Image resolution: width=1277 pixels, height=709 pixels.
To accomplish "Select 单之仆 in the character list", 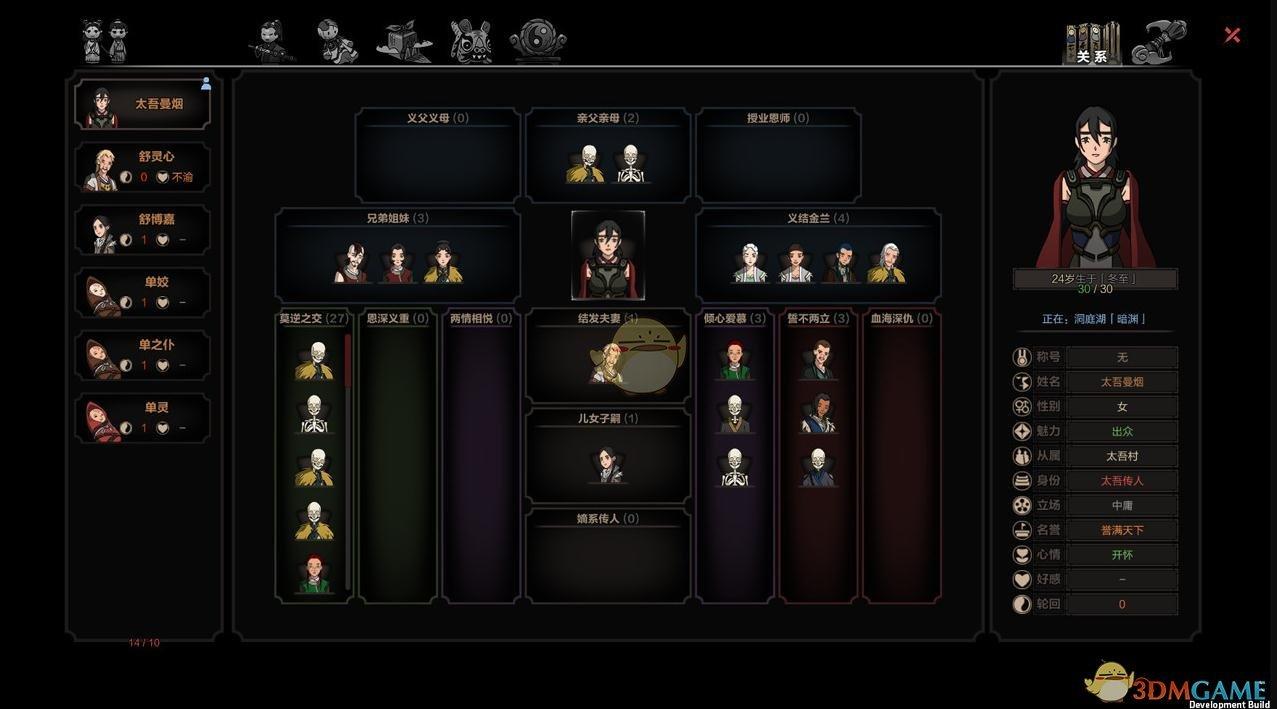I will (143, 355).
